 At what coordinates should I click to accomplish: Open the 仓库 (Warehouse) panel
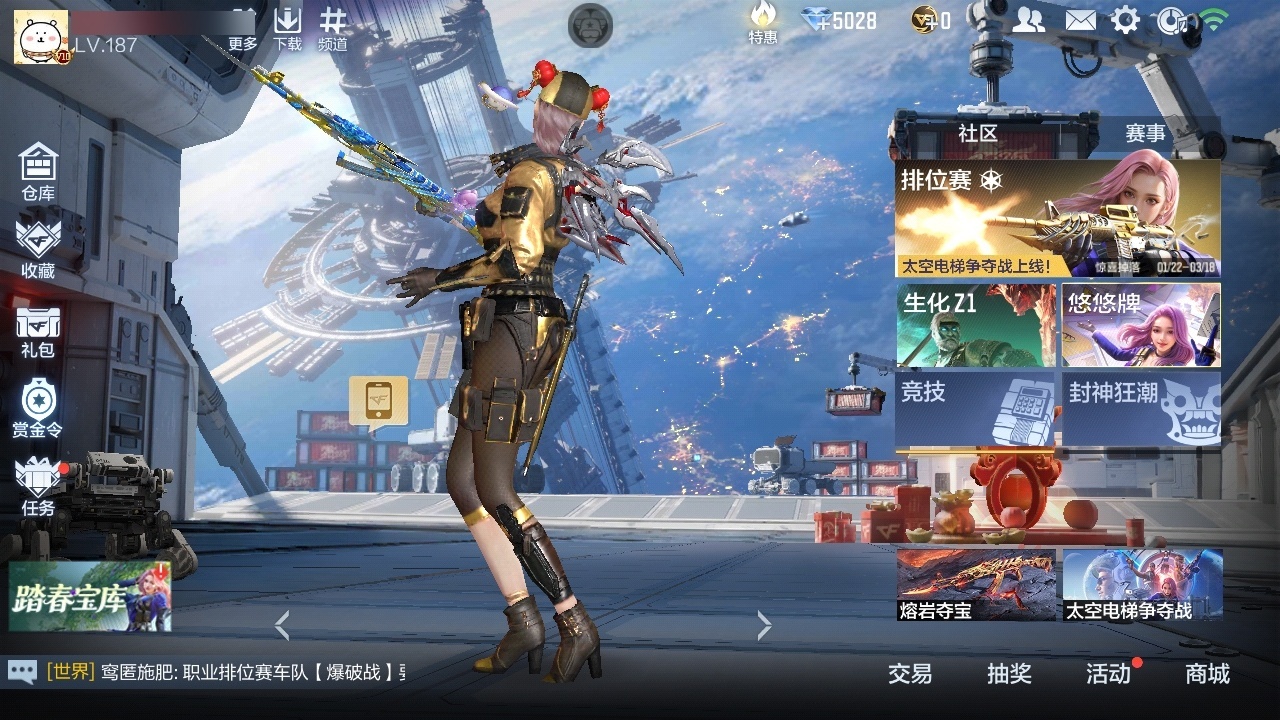38,170
